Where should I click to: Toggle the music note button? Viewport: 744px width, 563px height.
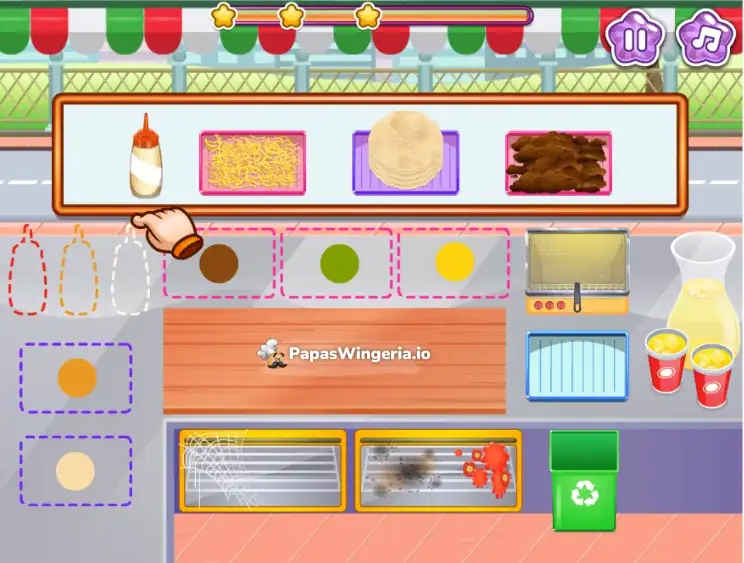pos(706,38)
